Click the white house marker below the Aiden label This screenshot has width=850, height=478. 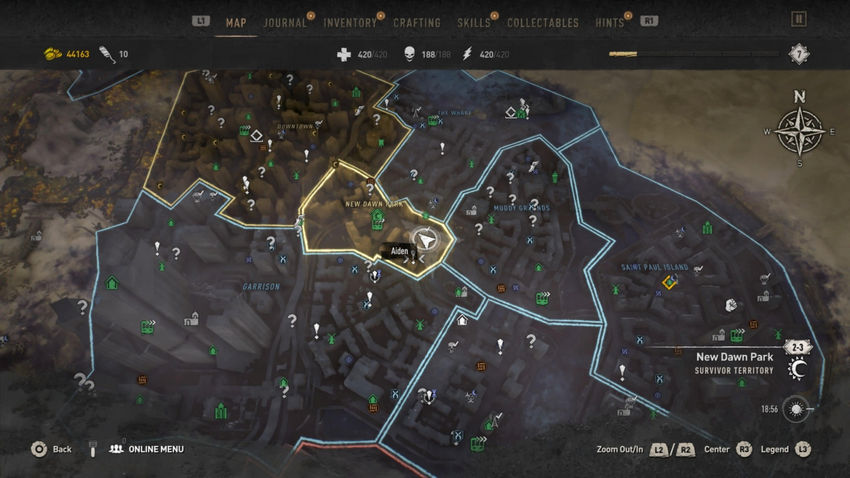click(x=462, y=321)
